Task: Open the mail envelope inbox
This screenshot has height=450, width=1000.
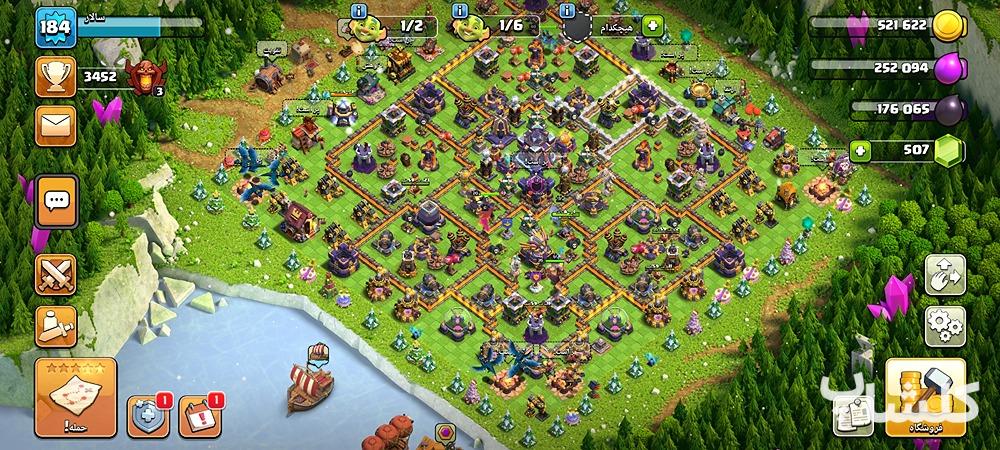Action: (x=56, y=127)
